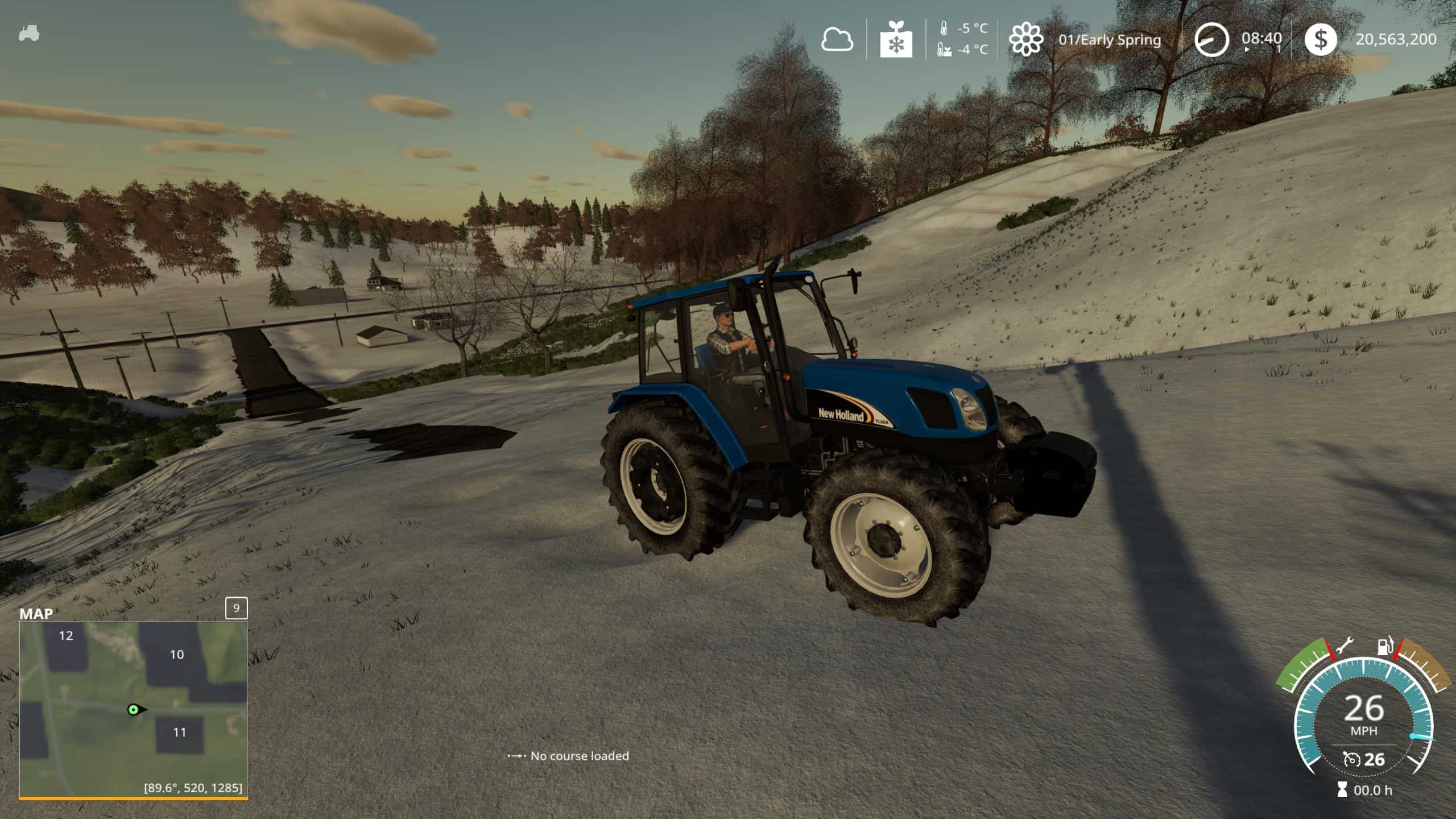This screenshot has width=1456, height=819.
Task: Select field 10 on the minimap
Action: click(177, 655)
